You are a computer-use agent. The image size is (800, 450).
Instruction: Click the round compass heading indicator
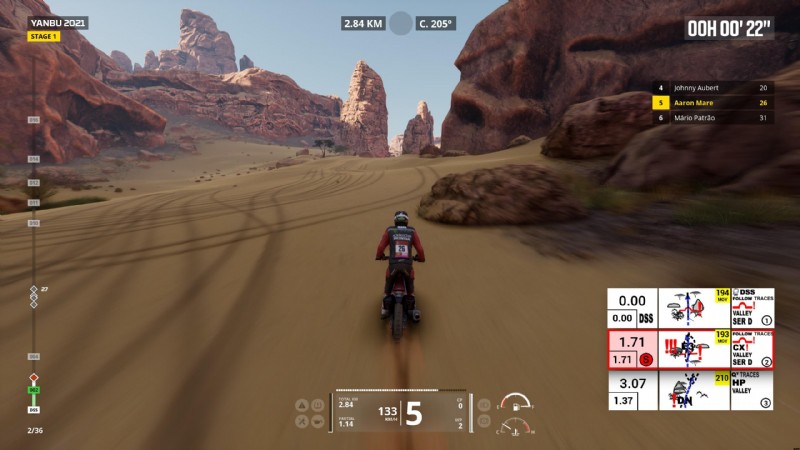(x=401, y=23)
